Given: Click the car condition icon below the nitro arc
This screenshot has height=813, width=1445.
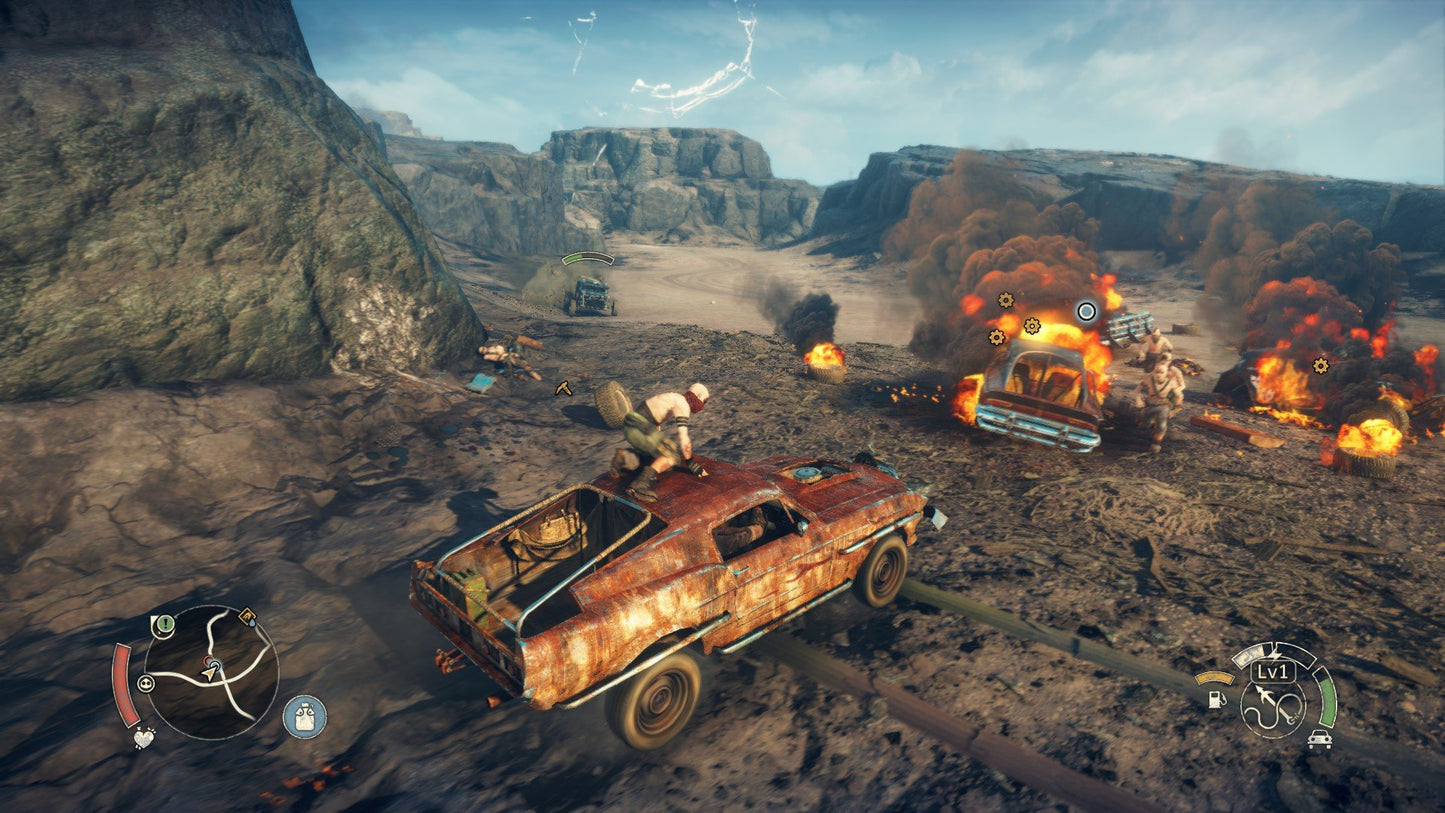Looking at the screenshot, I should pos(1320,739).
